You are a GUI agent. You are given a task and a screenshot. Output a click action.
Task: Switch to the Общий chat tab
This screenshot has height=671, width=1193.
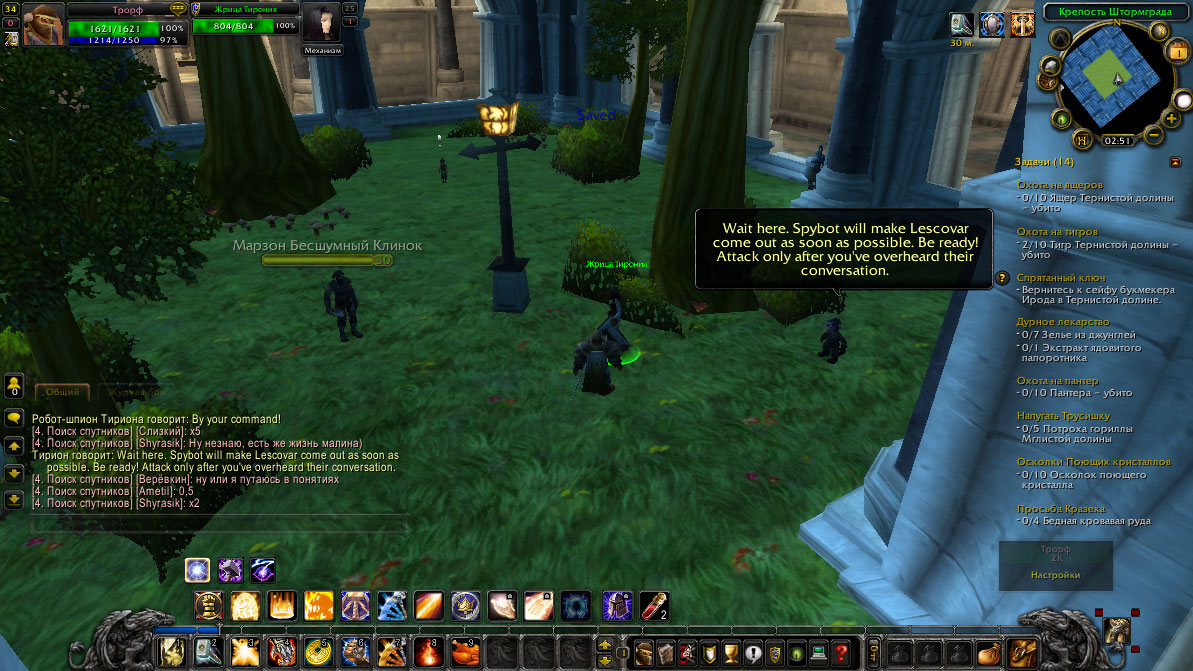pos(62,393)
